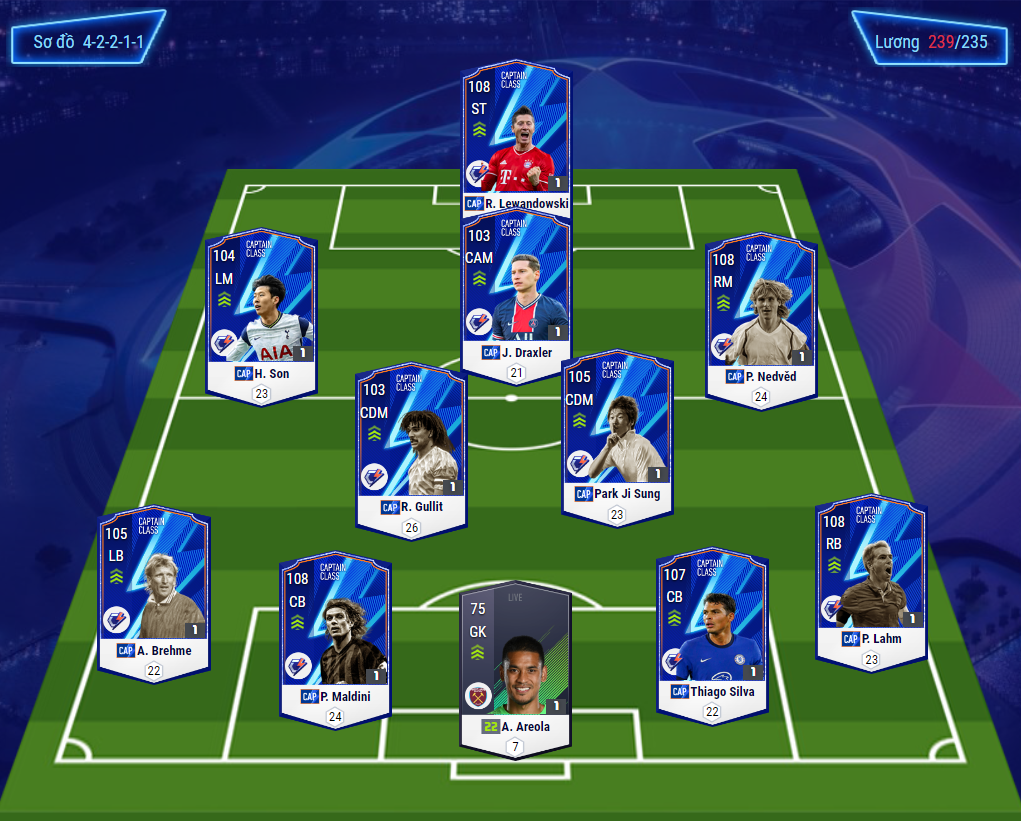Open the 4-2-2-1-1 formation selector

[x=88, y=42]
